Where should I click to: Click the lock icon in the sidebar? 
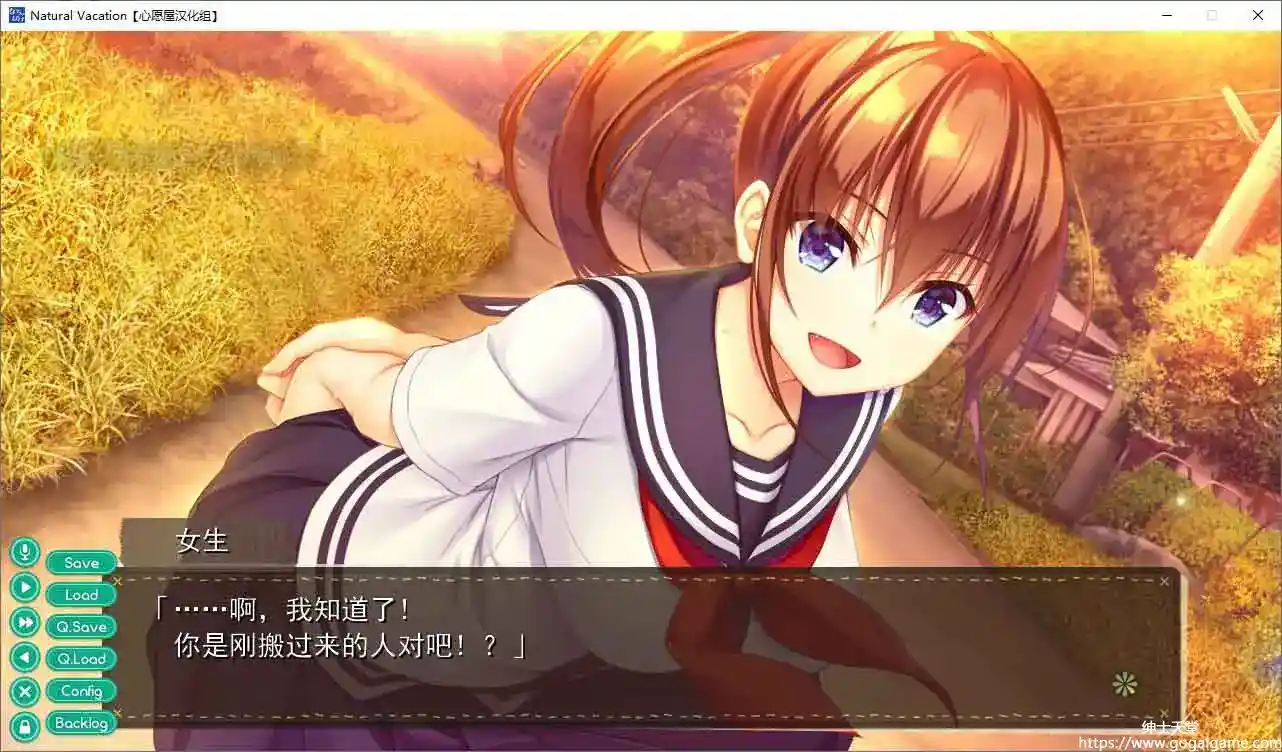(x=24, y=722)
